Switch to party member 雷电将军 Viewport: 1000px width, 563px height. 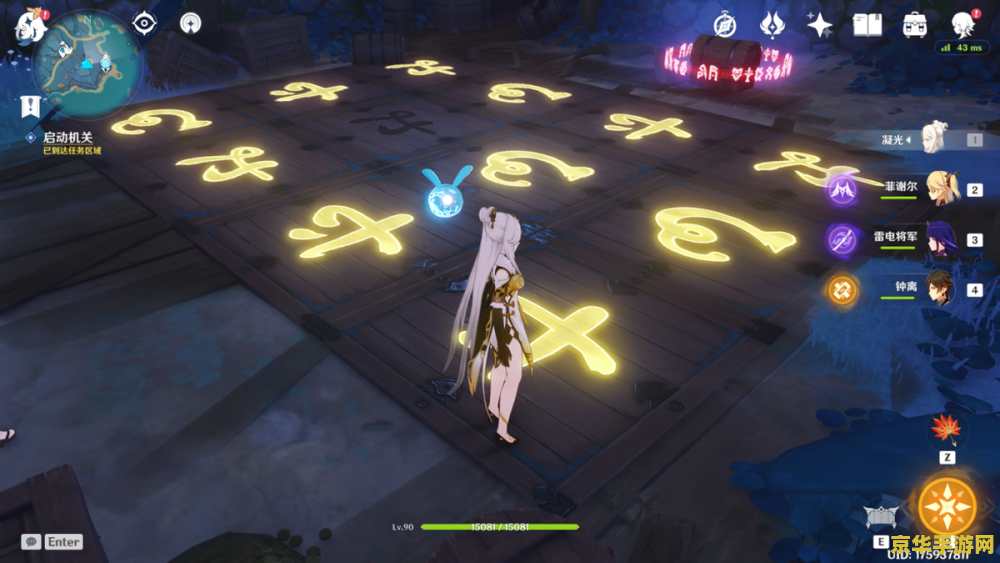[x=941, y=240]
